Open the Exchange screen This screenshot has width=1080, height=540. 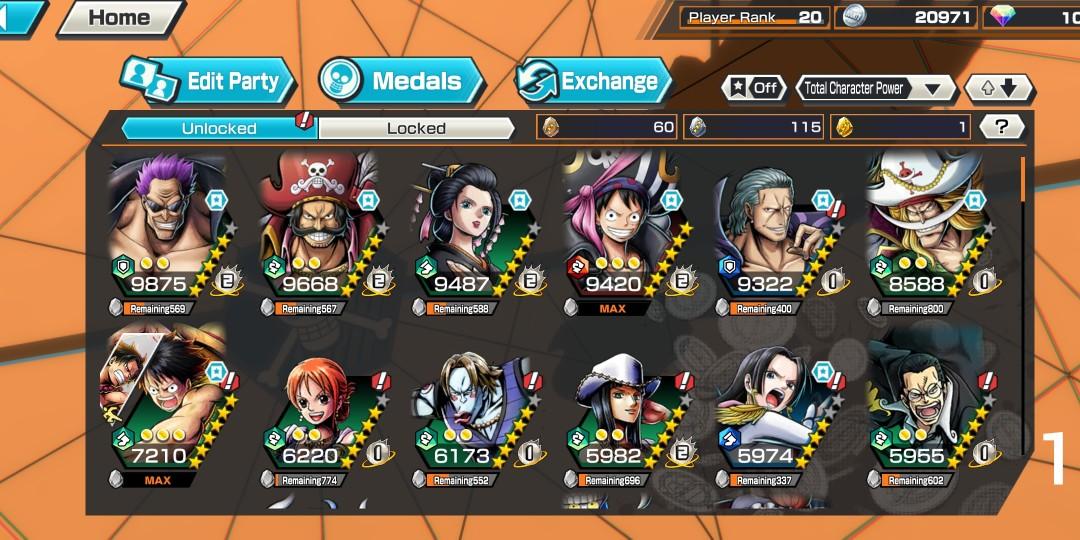(x=592, y=82)
